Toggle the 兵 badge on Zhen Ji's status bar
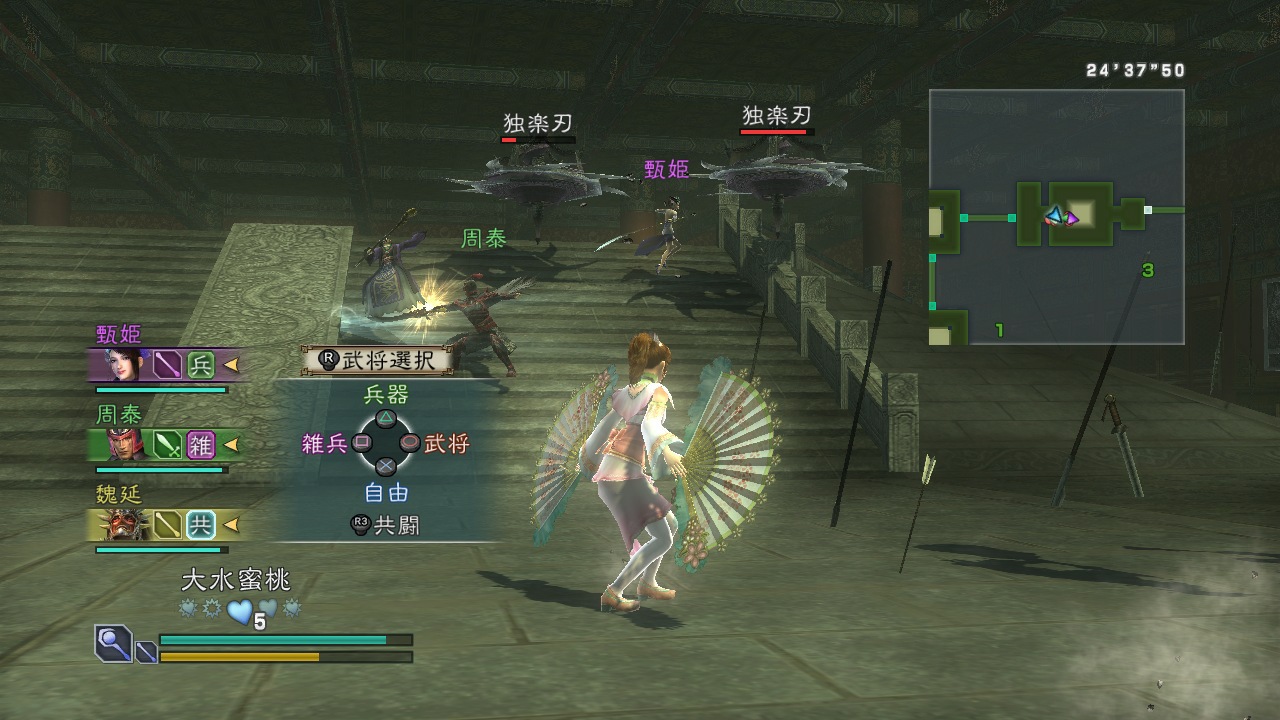Screen dimensions: 1280x720 click(203, 364)
